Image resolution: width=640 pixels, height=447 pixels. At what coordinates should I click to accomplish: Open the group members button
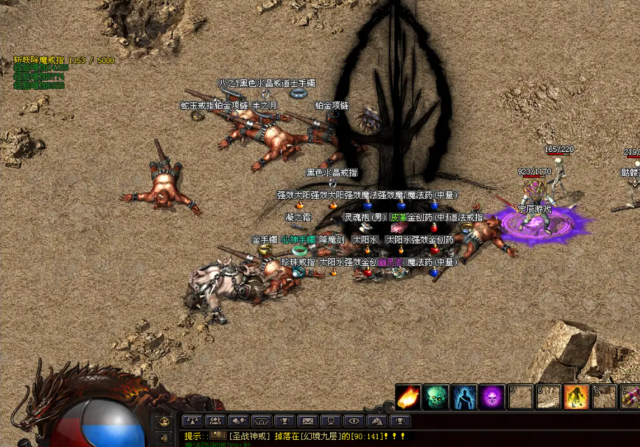pyautogui.click(x=215, y=421)
